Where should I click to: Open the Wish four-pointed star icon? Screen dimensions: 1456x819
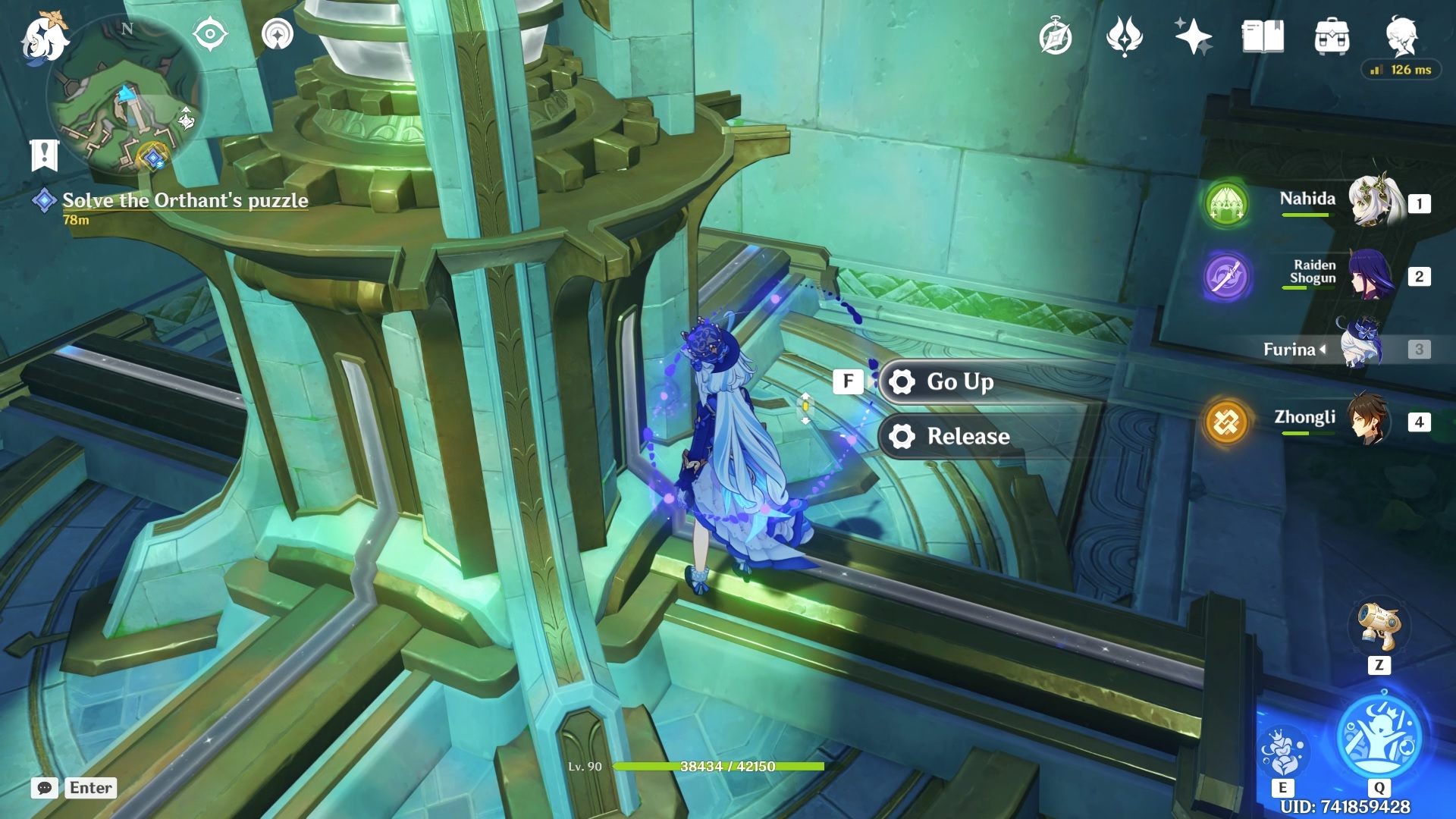pos(1192,36)
